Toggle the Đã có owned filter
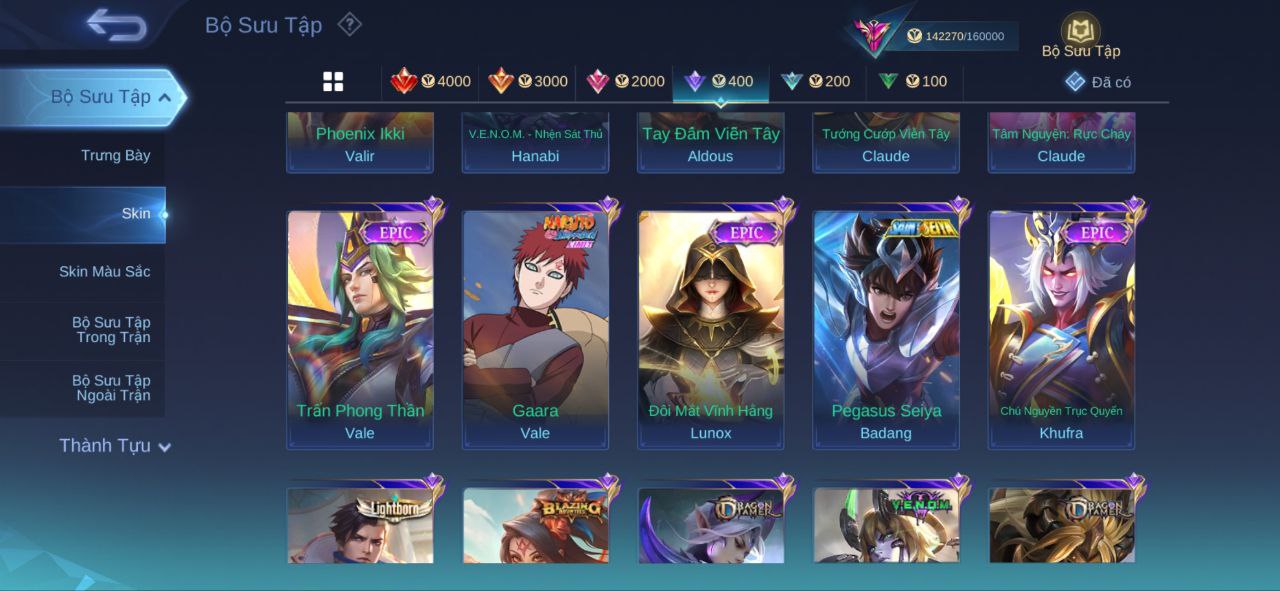The image size is (1280, 591). pyautogui.click(x=1098, y=82)
